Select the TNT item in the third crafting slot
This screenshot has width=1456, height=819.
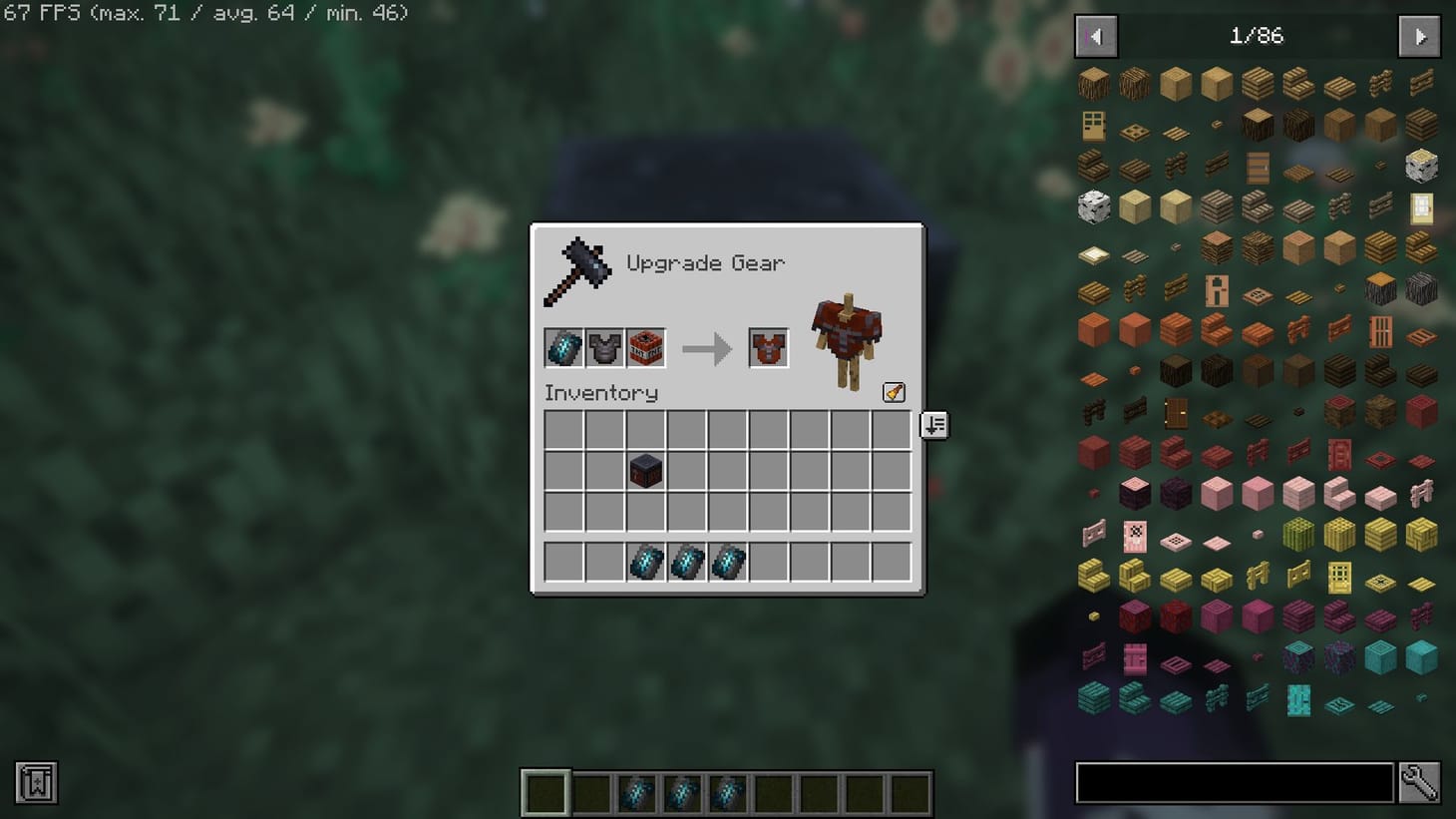[x=646, y=347]
